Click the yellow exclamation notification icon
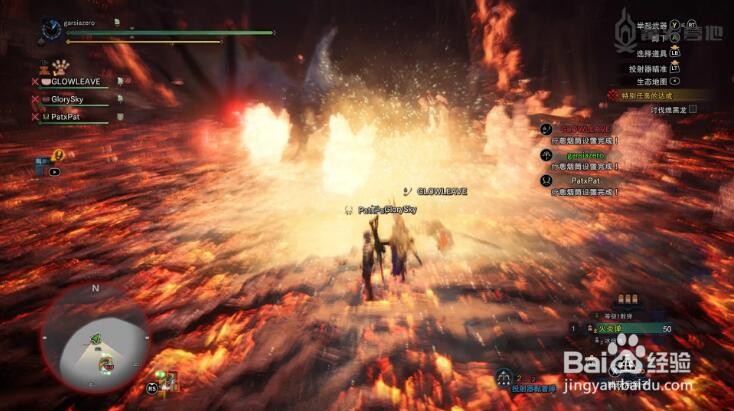 (x=58, y=155)
